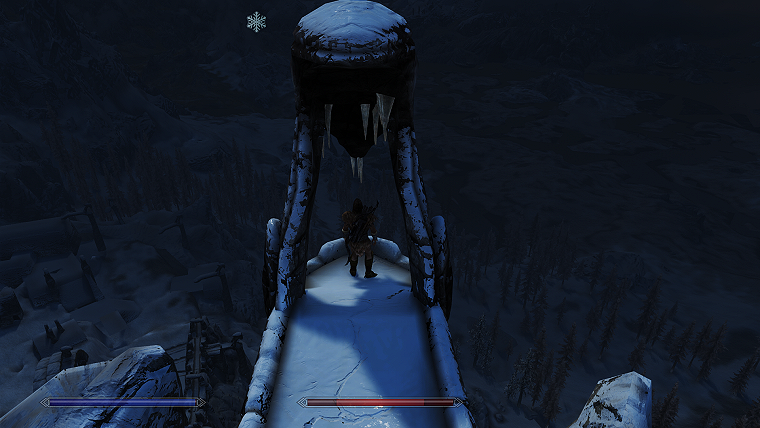
Task: Click the snowflake cold status icon
Action: 256,21
